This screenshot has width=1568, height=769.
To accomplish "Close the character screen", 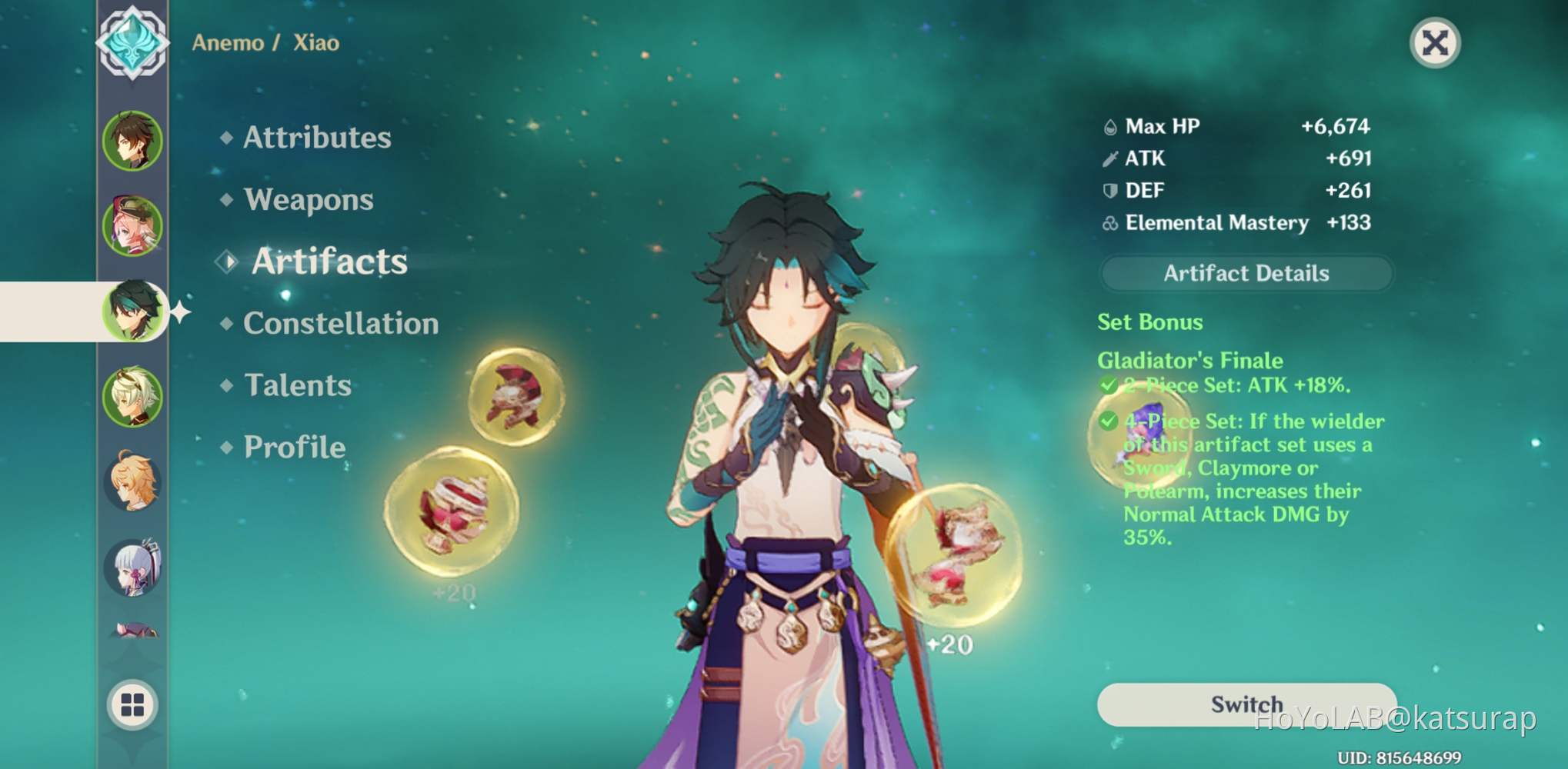I will click(1435, 43).
